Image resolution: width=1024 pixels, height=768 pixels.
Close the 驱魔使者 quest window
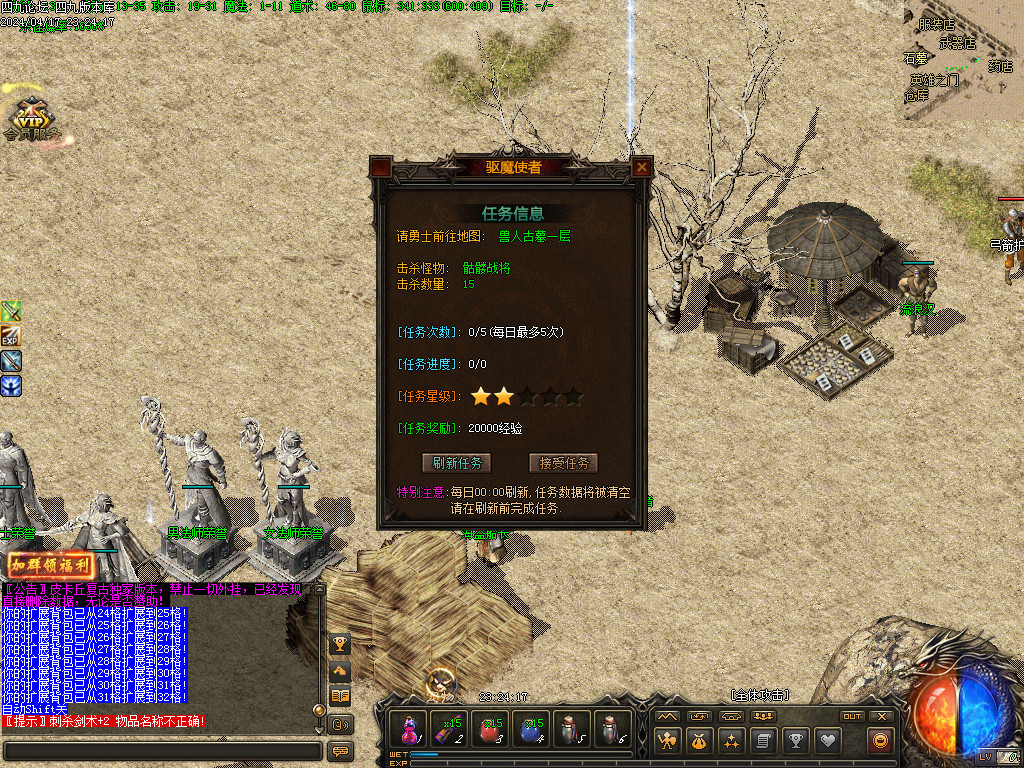[x=642, y=168]
